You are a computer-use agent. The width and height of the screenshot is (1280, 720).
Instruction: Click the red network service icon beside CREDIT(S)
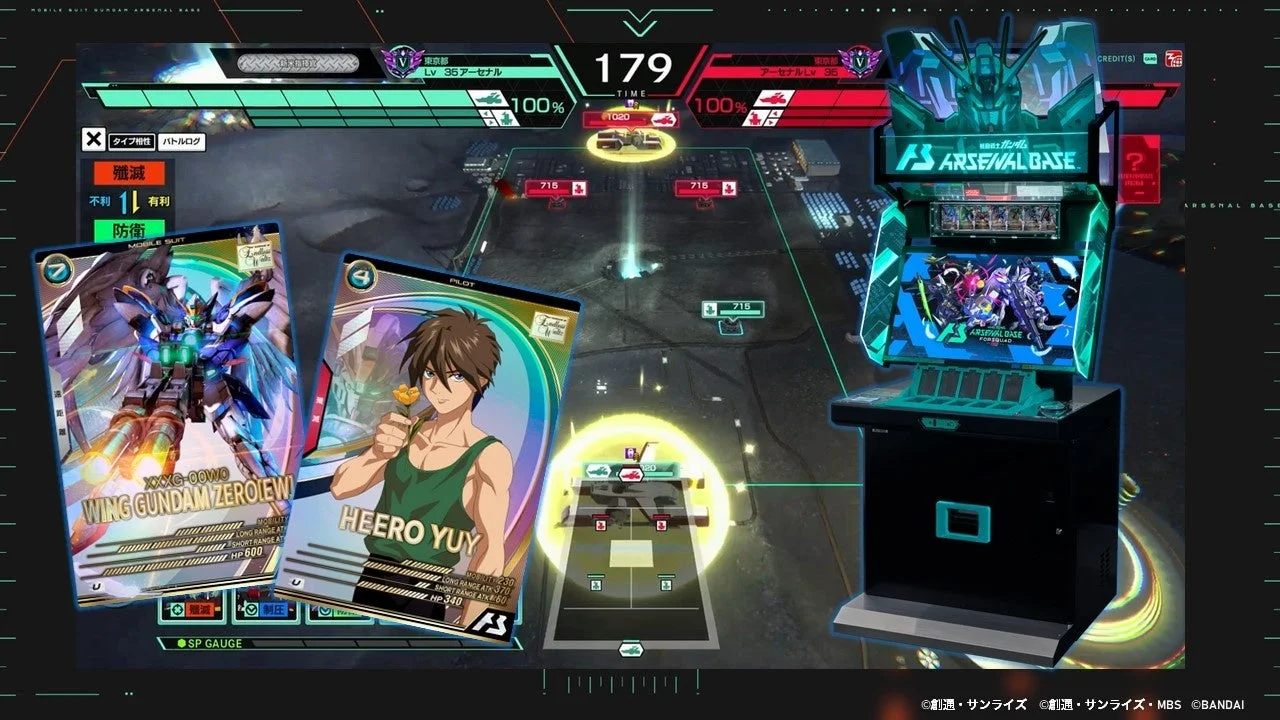(x=1174, y=58)
